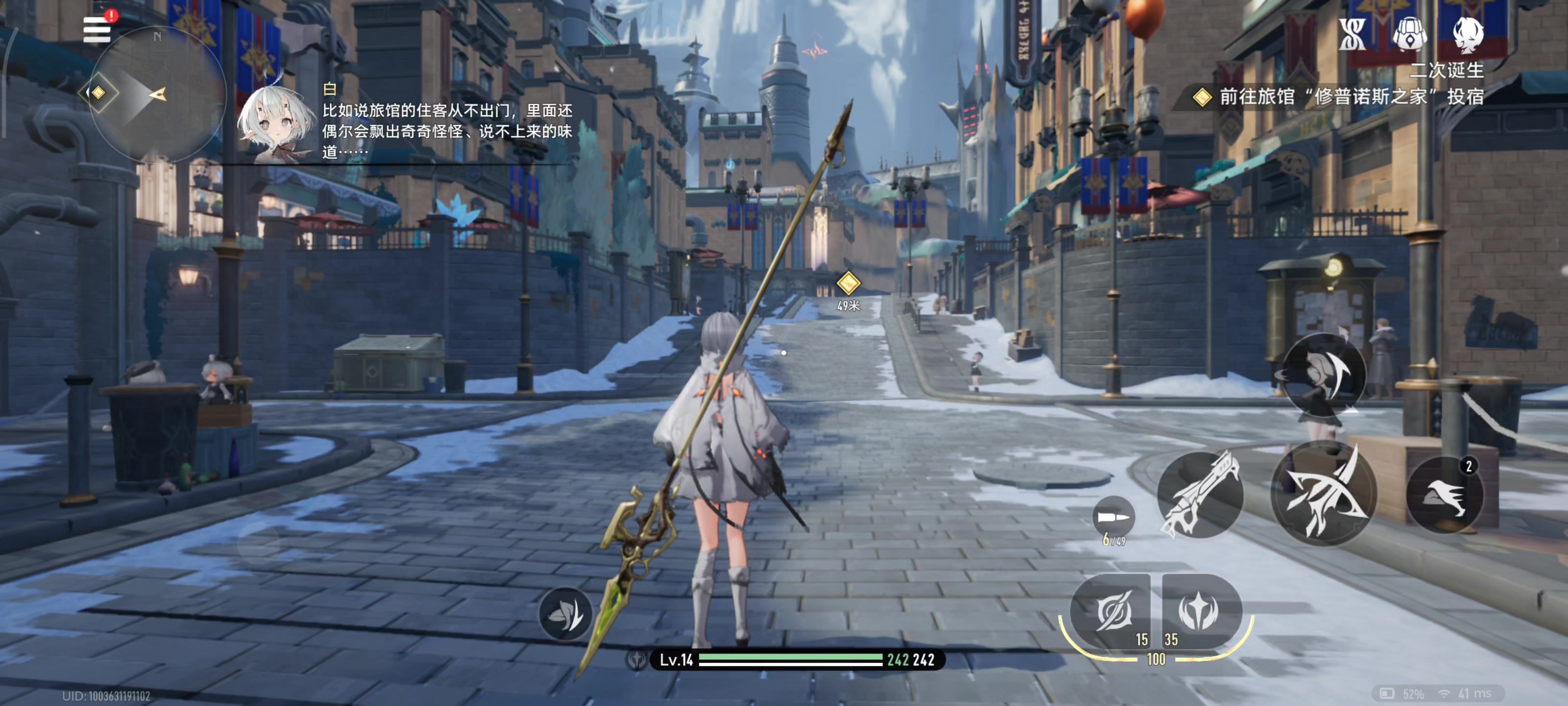Tap the dodge dash button
Screen dimensions: 1568x706
[1324, 374]
